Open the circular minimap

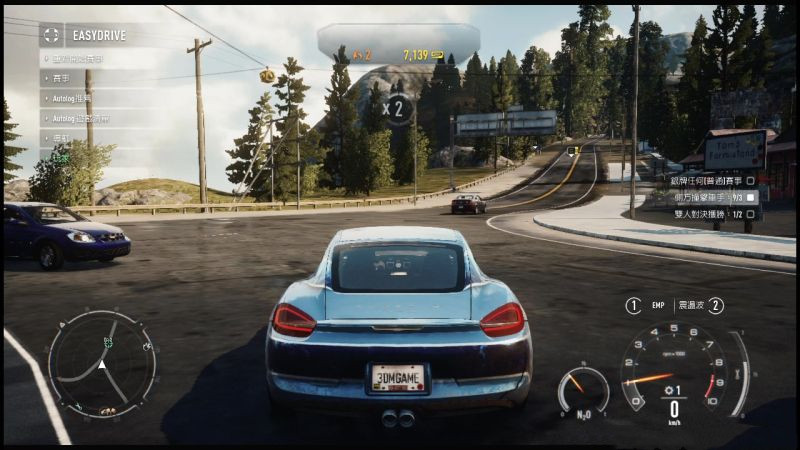(x=102, y=363)
